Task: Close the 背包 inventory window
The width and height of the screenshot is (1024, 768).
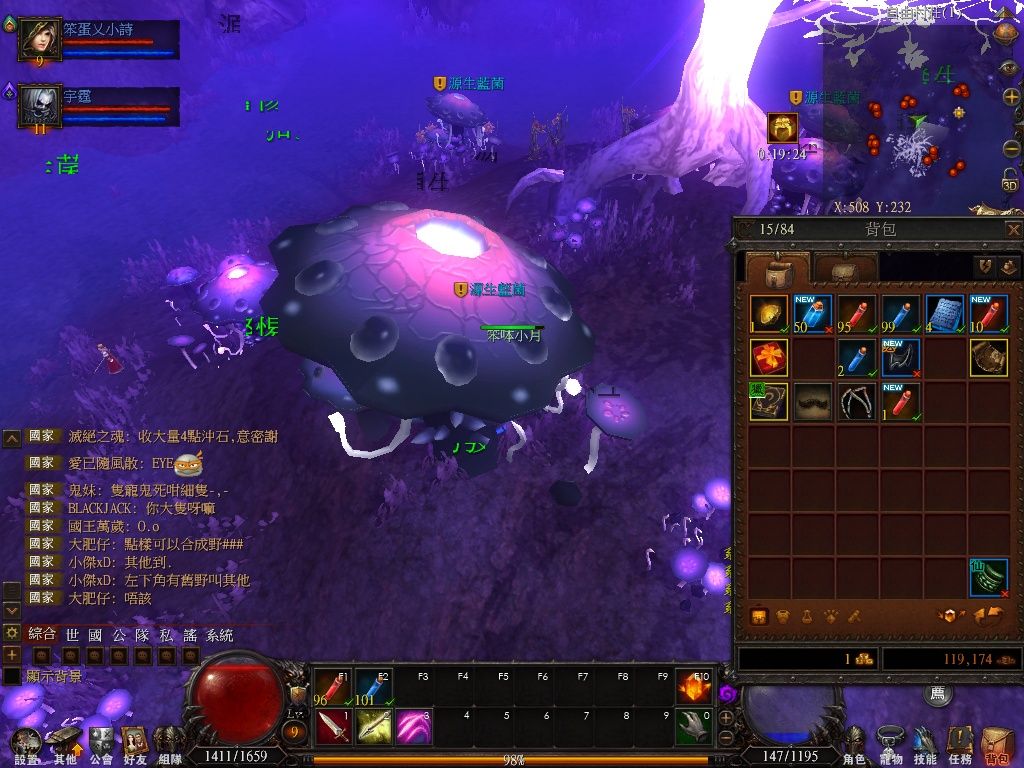Action: (x=1013, y=229)
